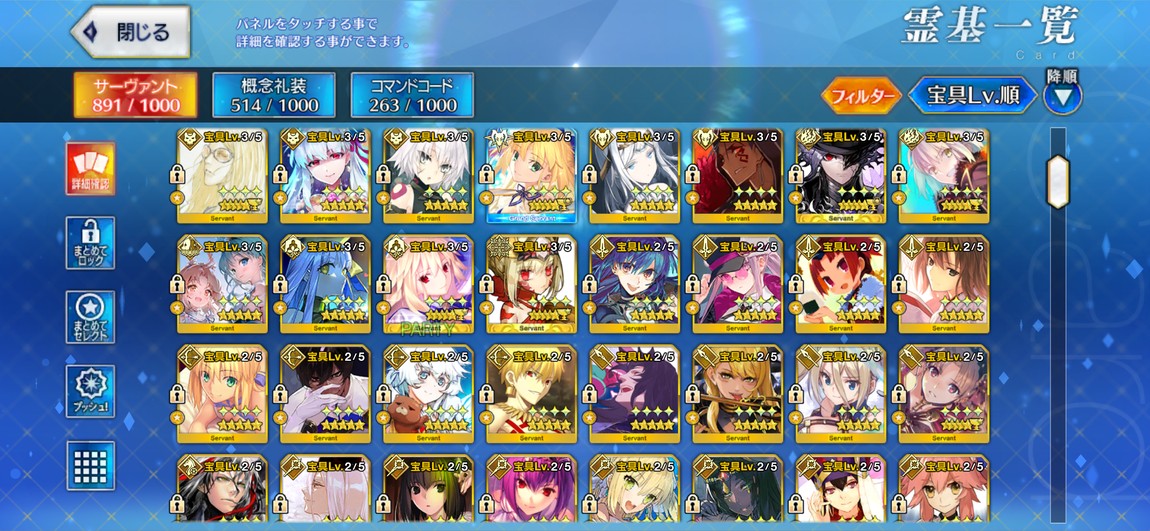Pick the black-hatted dark figure servant card
The height and width of the screenshot is (531, 1150).
point(841,174)
